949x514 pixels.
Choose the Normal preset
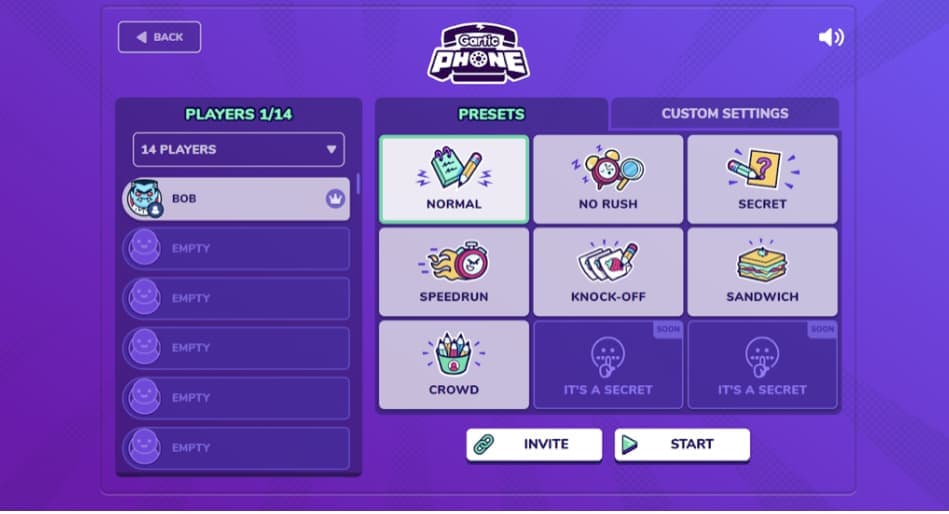click(x=454, y=180)
